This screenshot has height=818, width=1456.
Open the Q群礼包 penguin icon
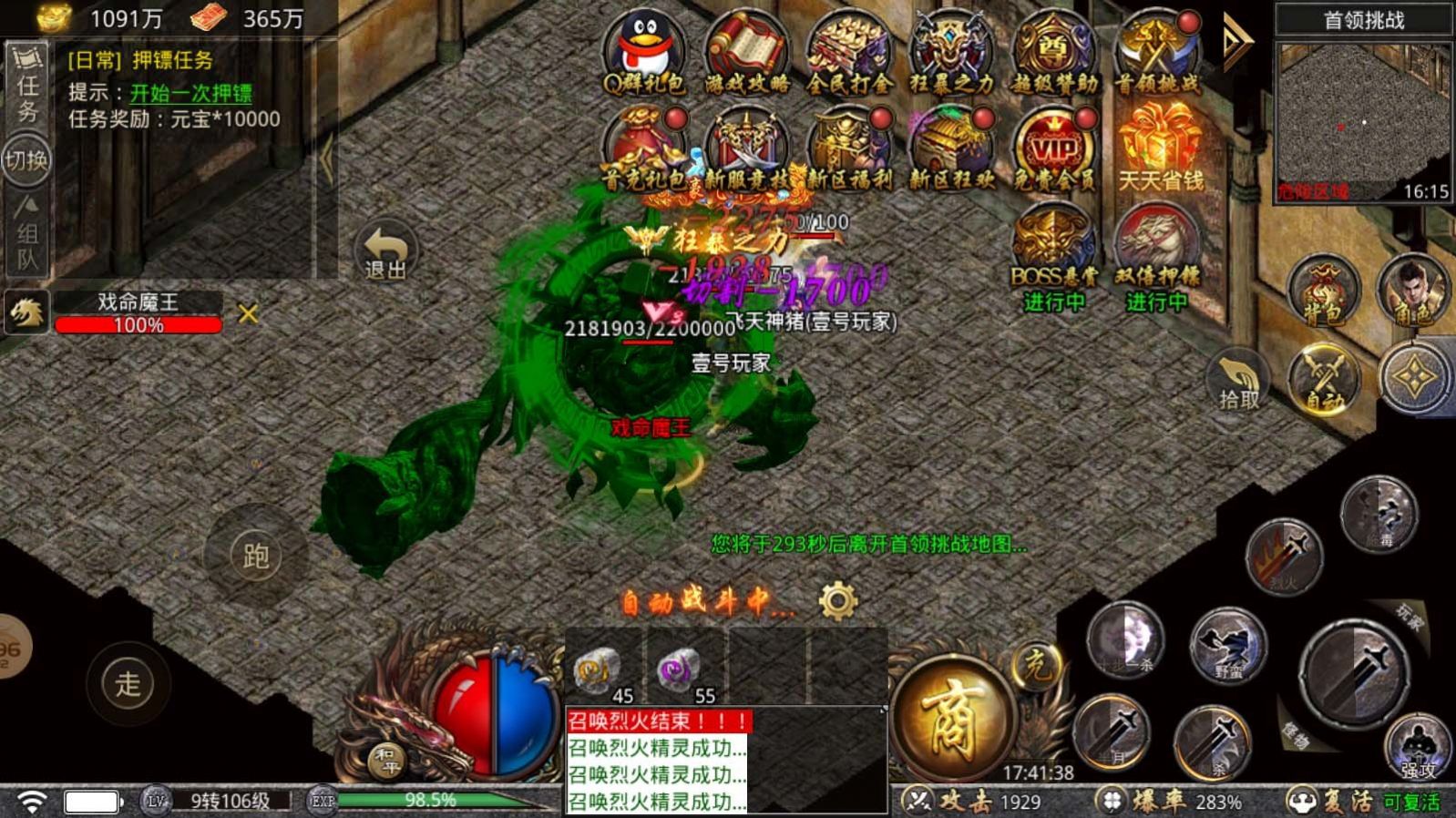(x=644, y=54)
